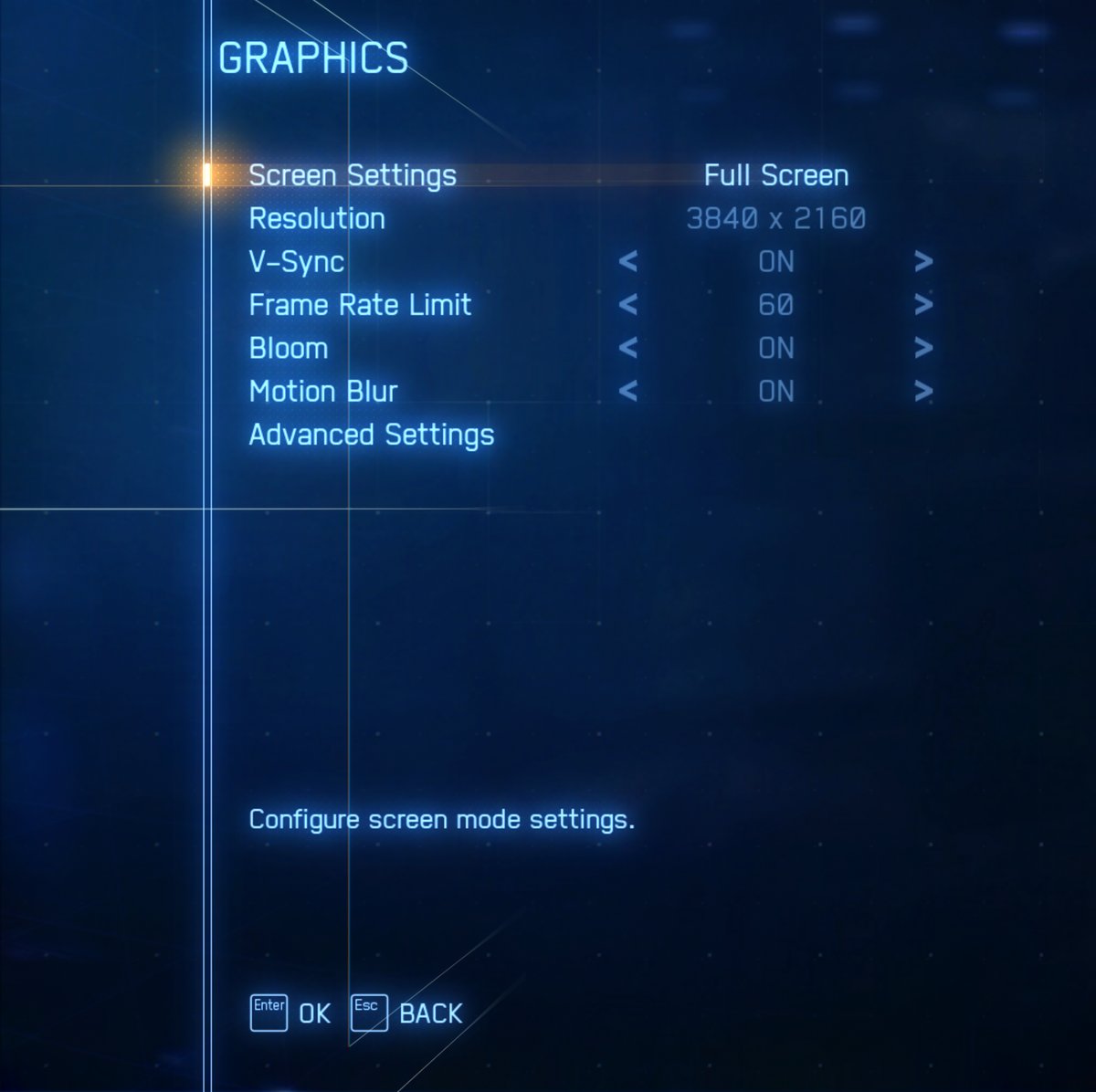This screenshot has width=1096, height=1092.
Task: Switch Motion Blur using right arrow
Action: pyautogui.click(x=923, y=392)
